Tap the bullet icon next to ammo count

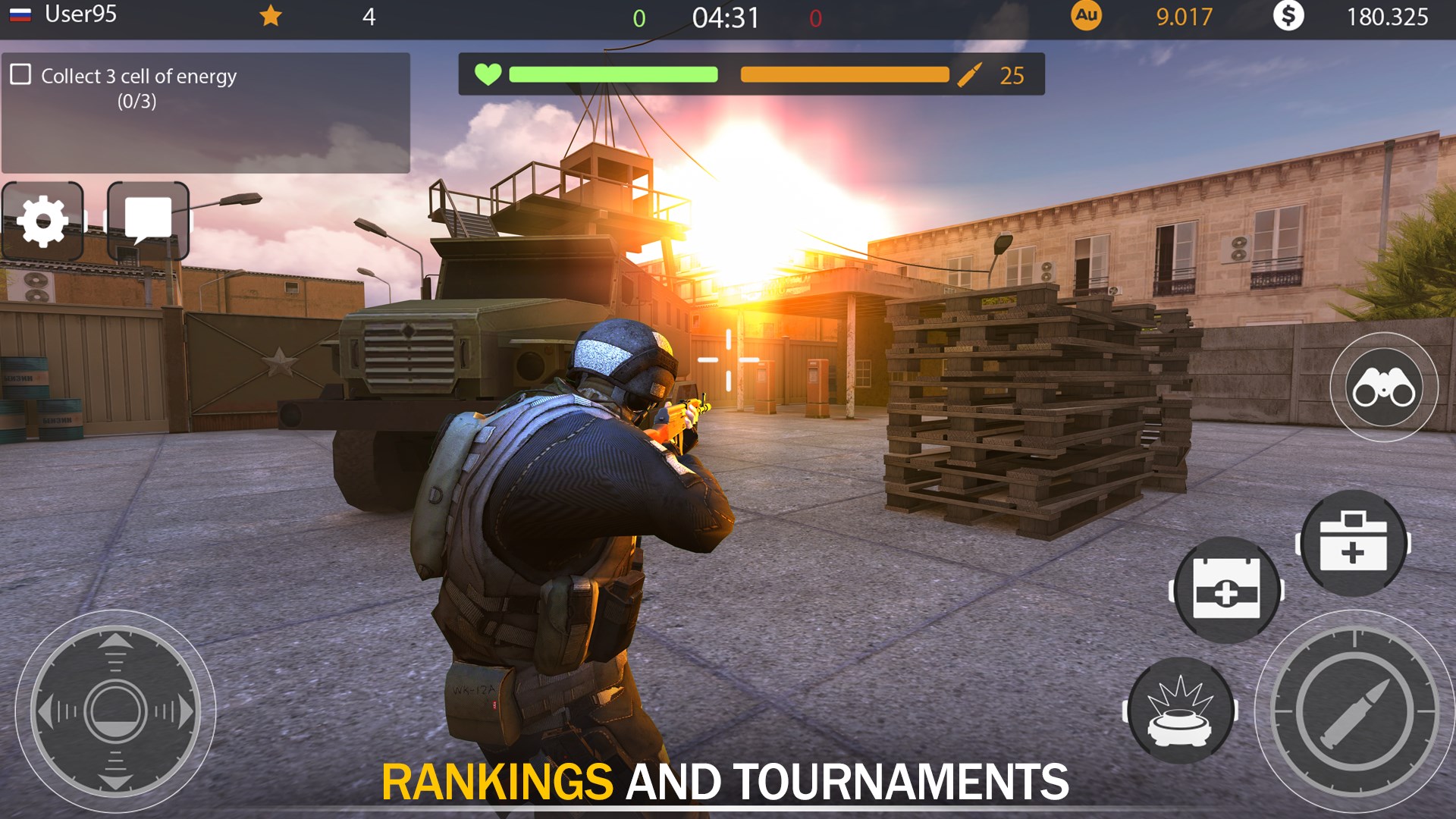tap(971, 74)
